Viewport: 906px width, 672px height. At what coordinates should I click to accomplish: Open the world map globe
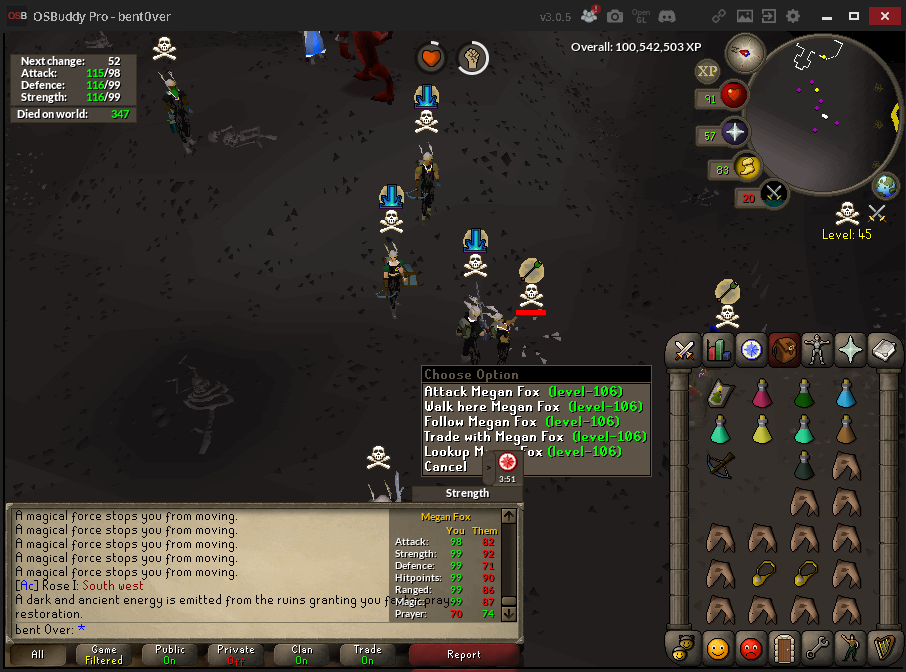coord(885,186)
